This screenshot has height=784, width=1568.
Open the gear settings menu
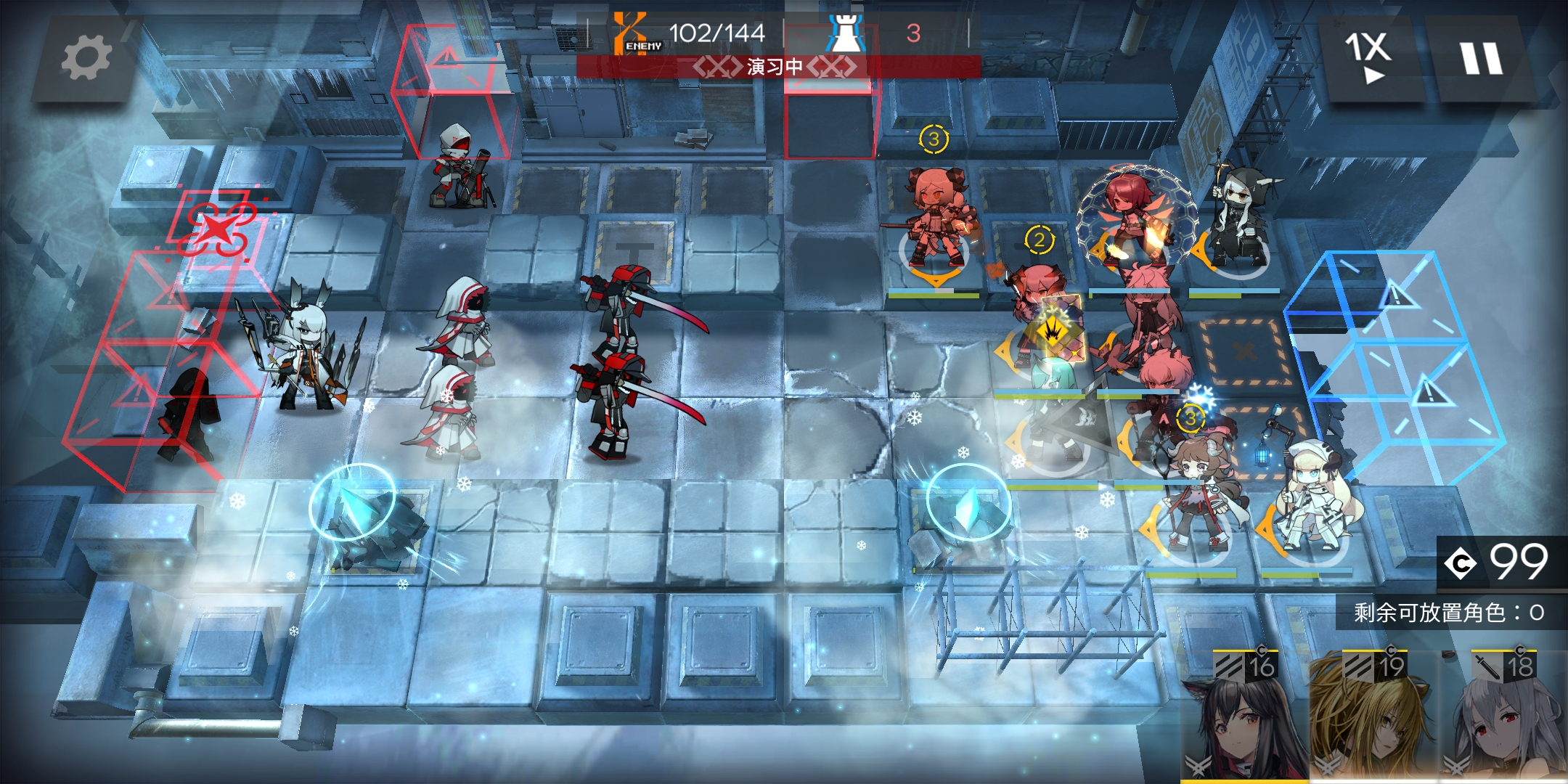coord(86,59)
